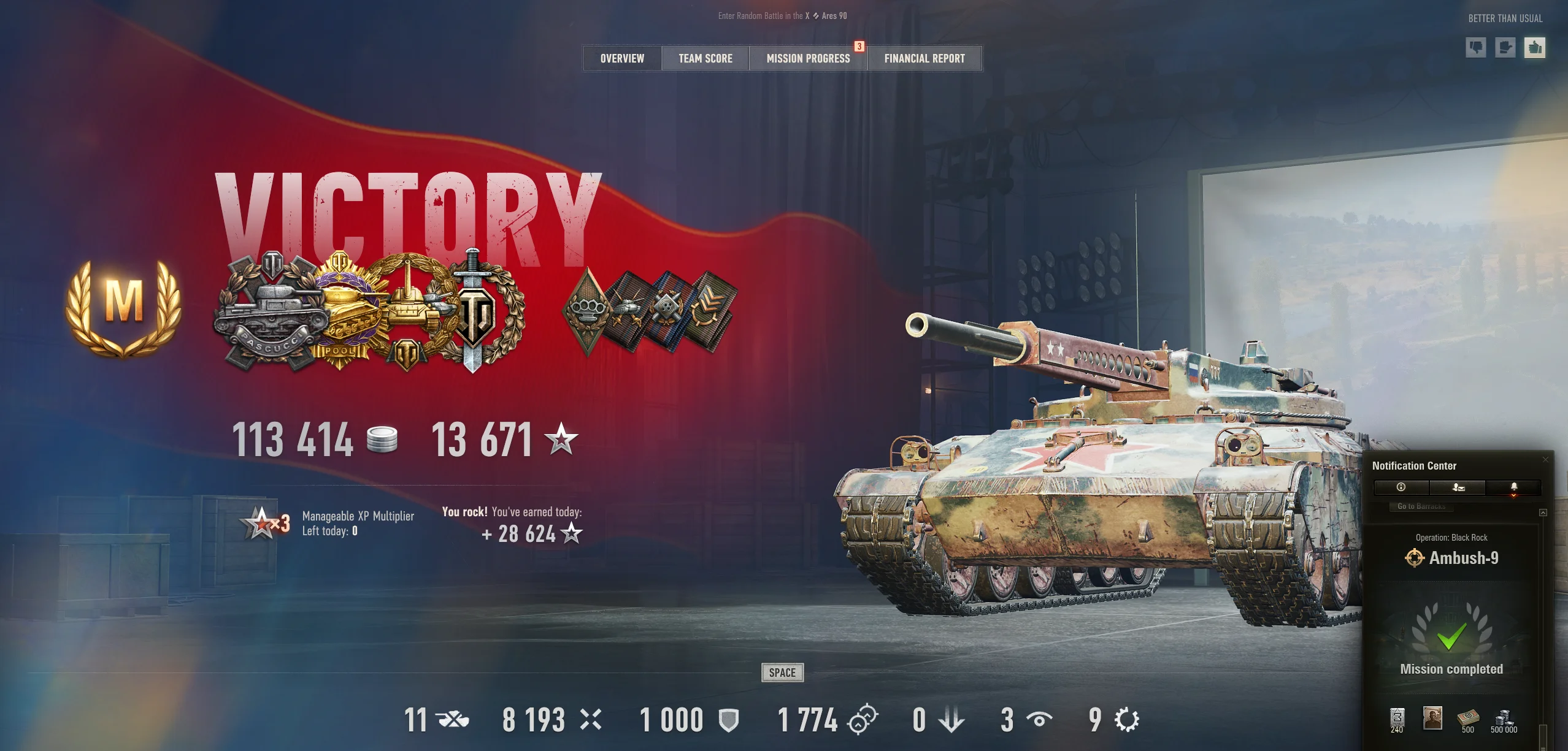Switch to the Financial Report tab
1568x751 pixels.
[924, 58]
